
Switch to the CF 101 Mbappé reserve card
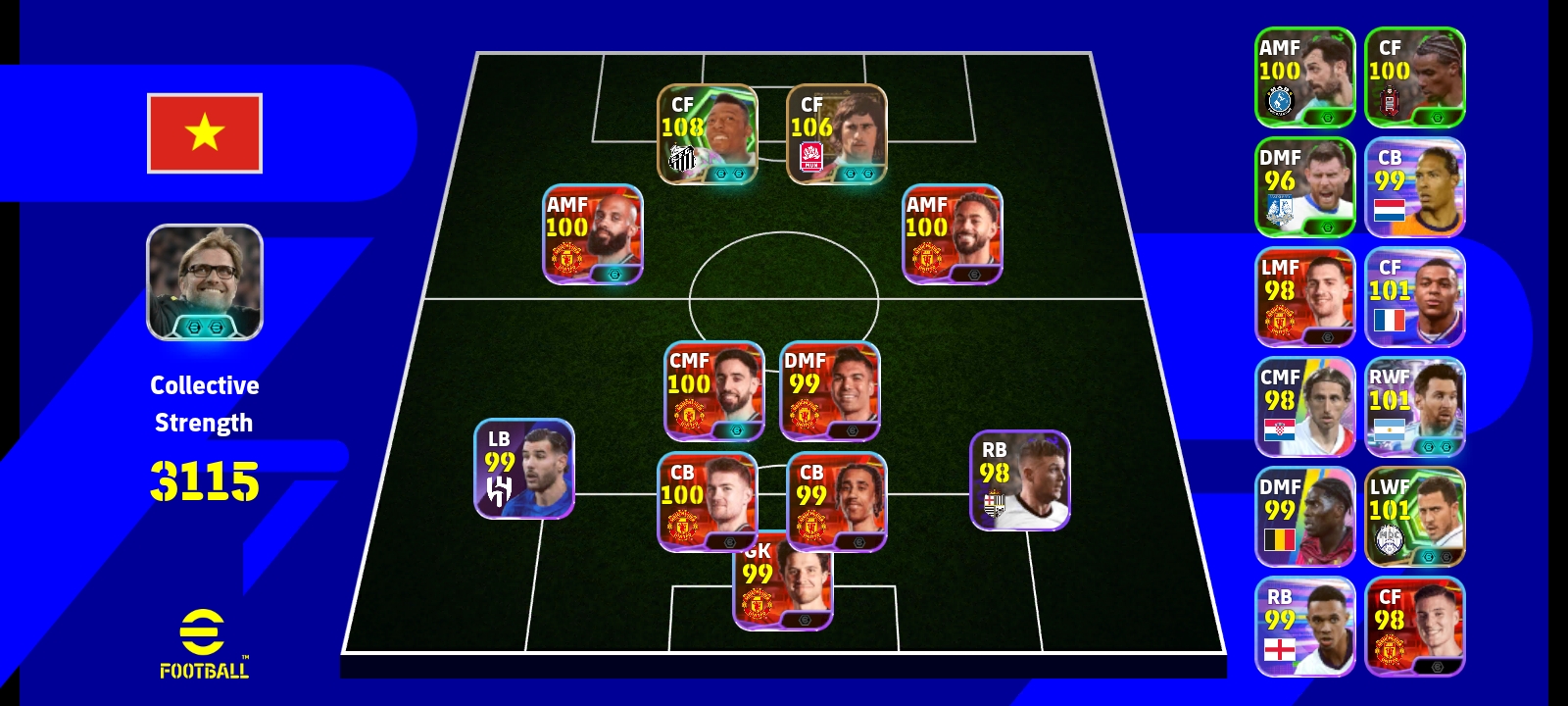click(x=1414, y=294)
